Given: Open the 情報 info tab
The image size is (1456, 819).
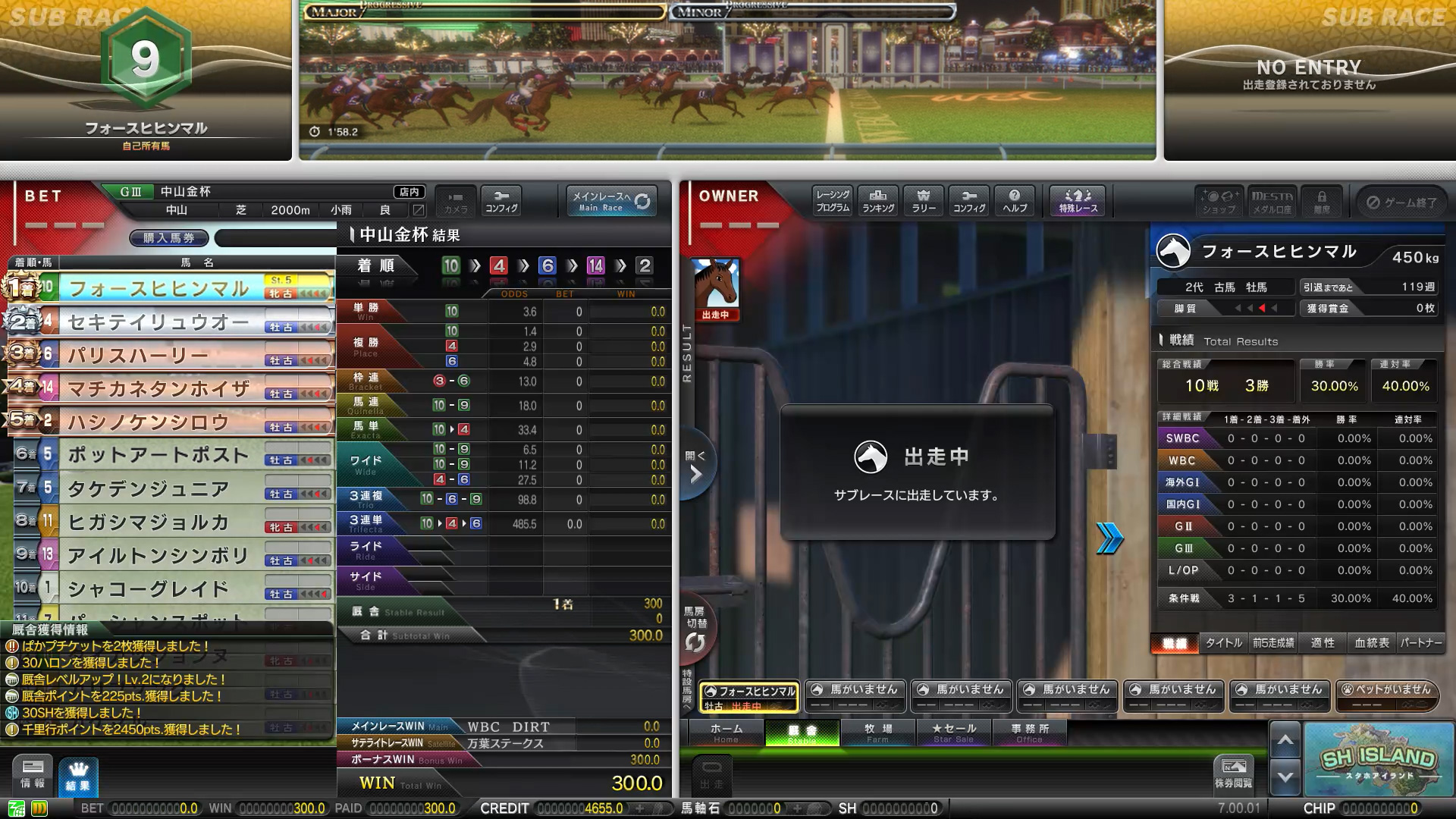Looking at the screenshot, I should point(33,774).
